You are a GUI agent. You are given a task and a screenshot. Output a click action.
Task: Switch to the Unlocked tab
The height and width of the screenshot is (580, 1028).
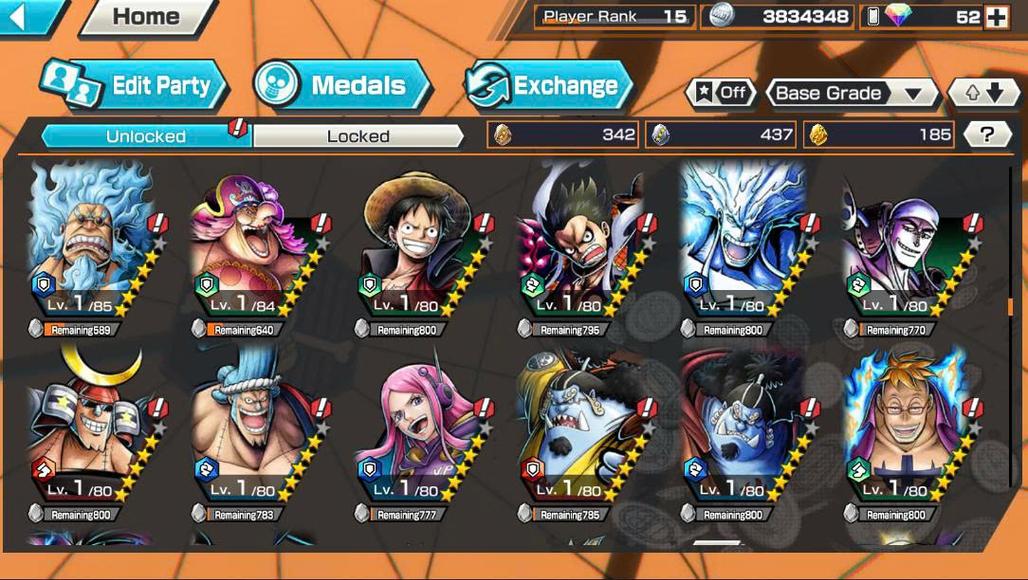pyautogui.click(x=146, y=136)
